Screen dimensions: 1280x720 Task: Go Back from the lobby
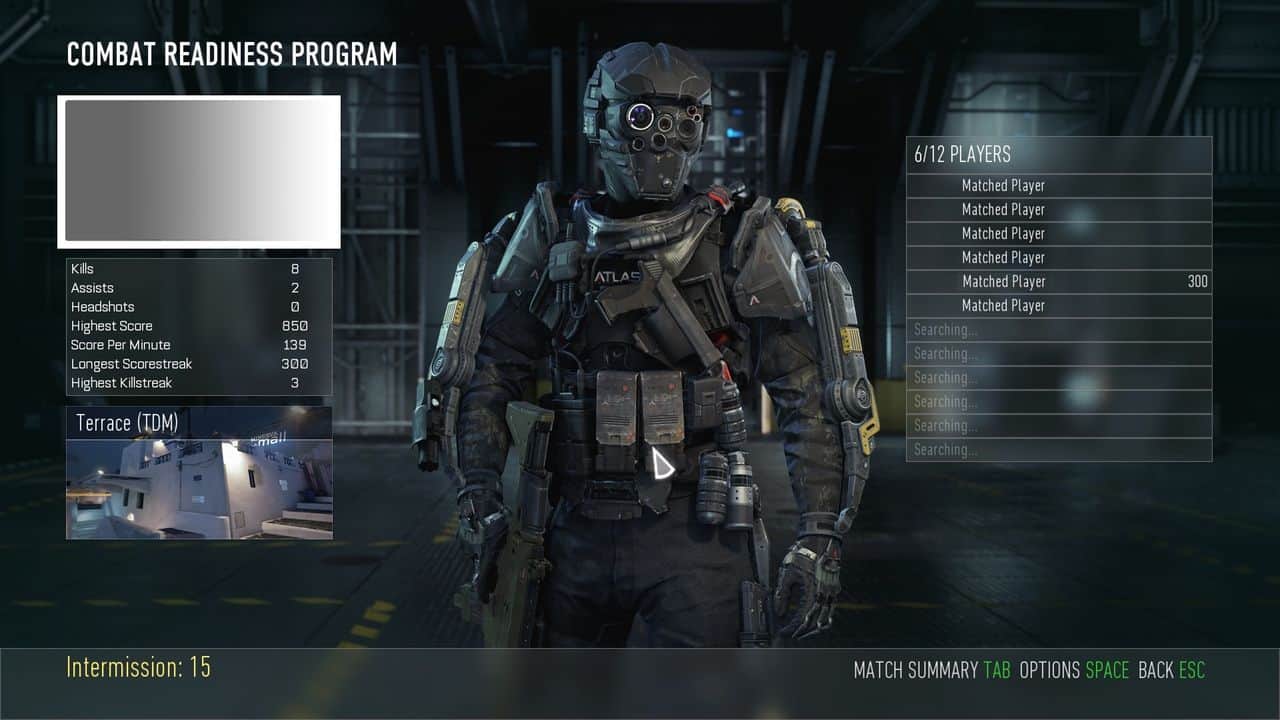[1171, 670]
